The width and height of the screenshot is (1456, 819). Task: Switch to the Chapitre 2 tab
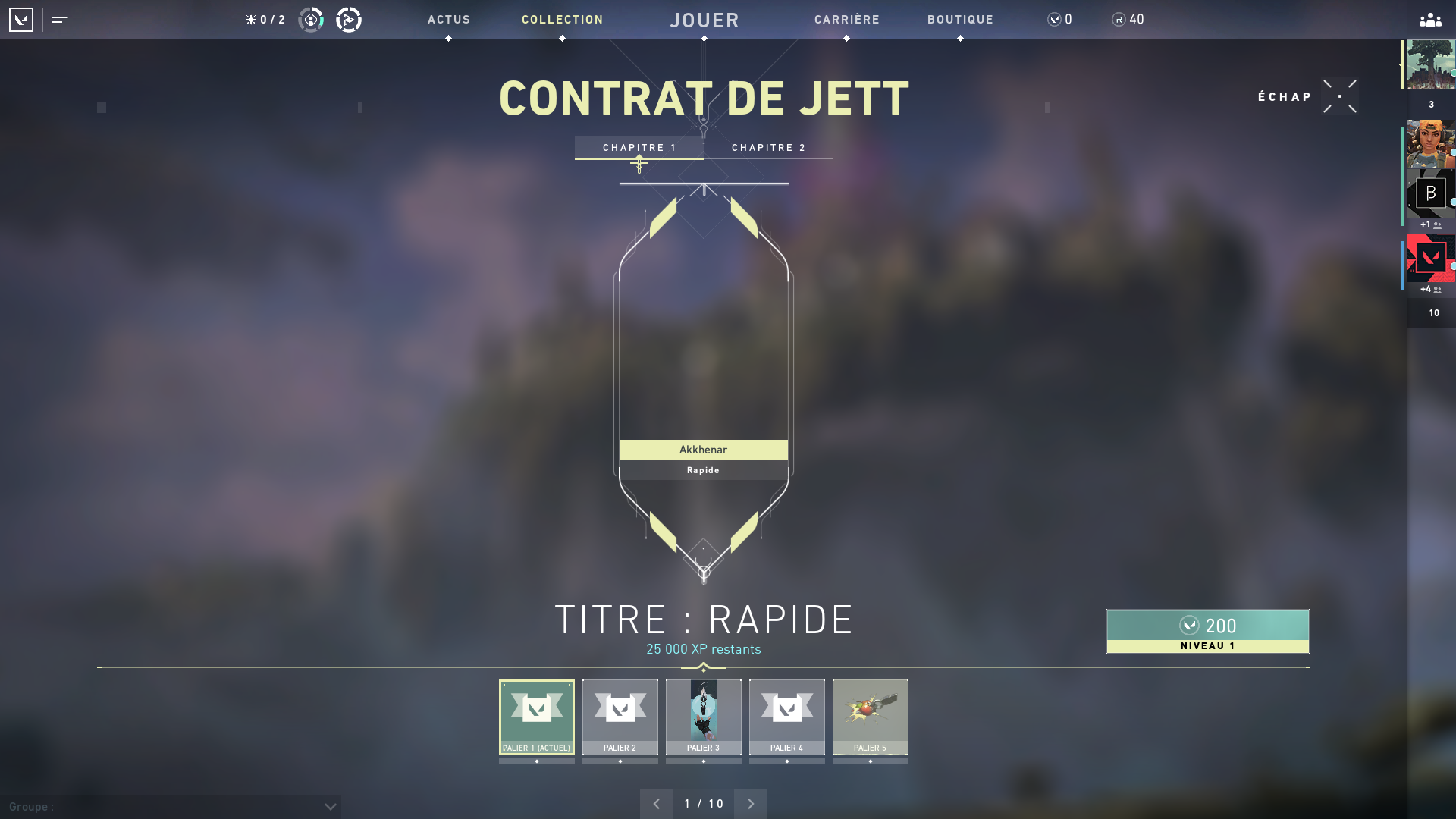[x=768, y=147]
